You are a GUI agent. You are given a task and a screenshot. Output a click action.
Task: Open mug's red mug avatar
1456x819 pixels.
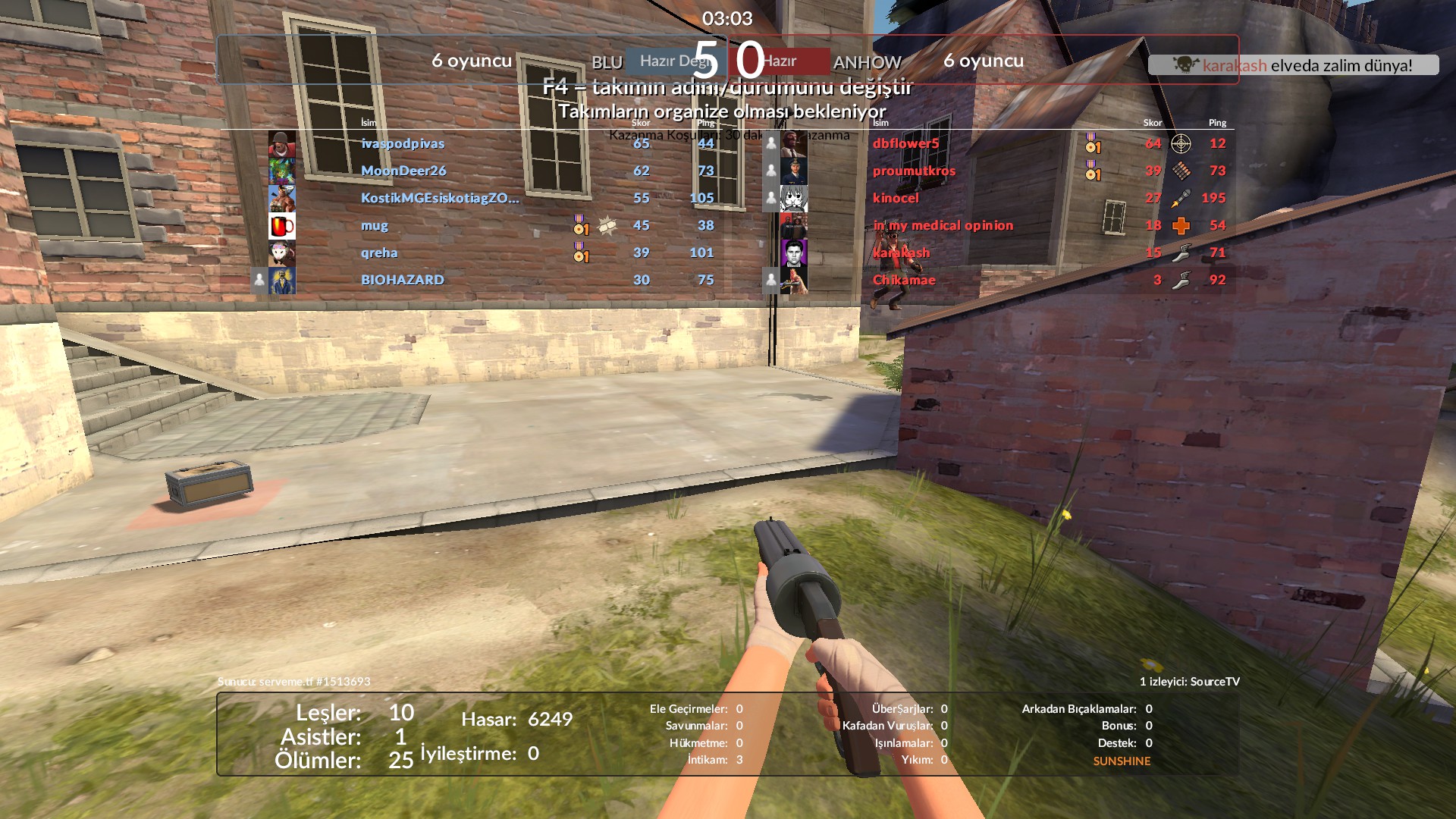(x=282, y=226)
